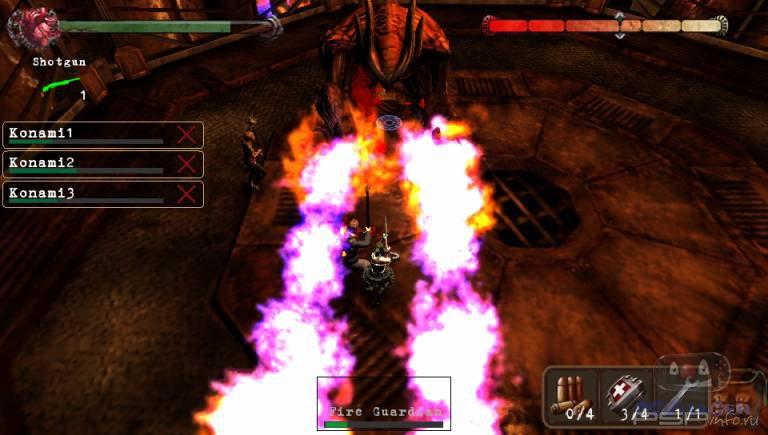Pick the Konami3 party member row

click(x=103, y=194)
